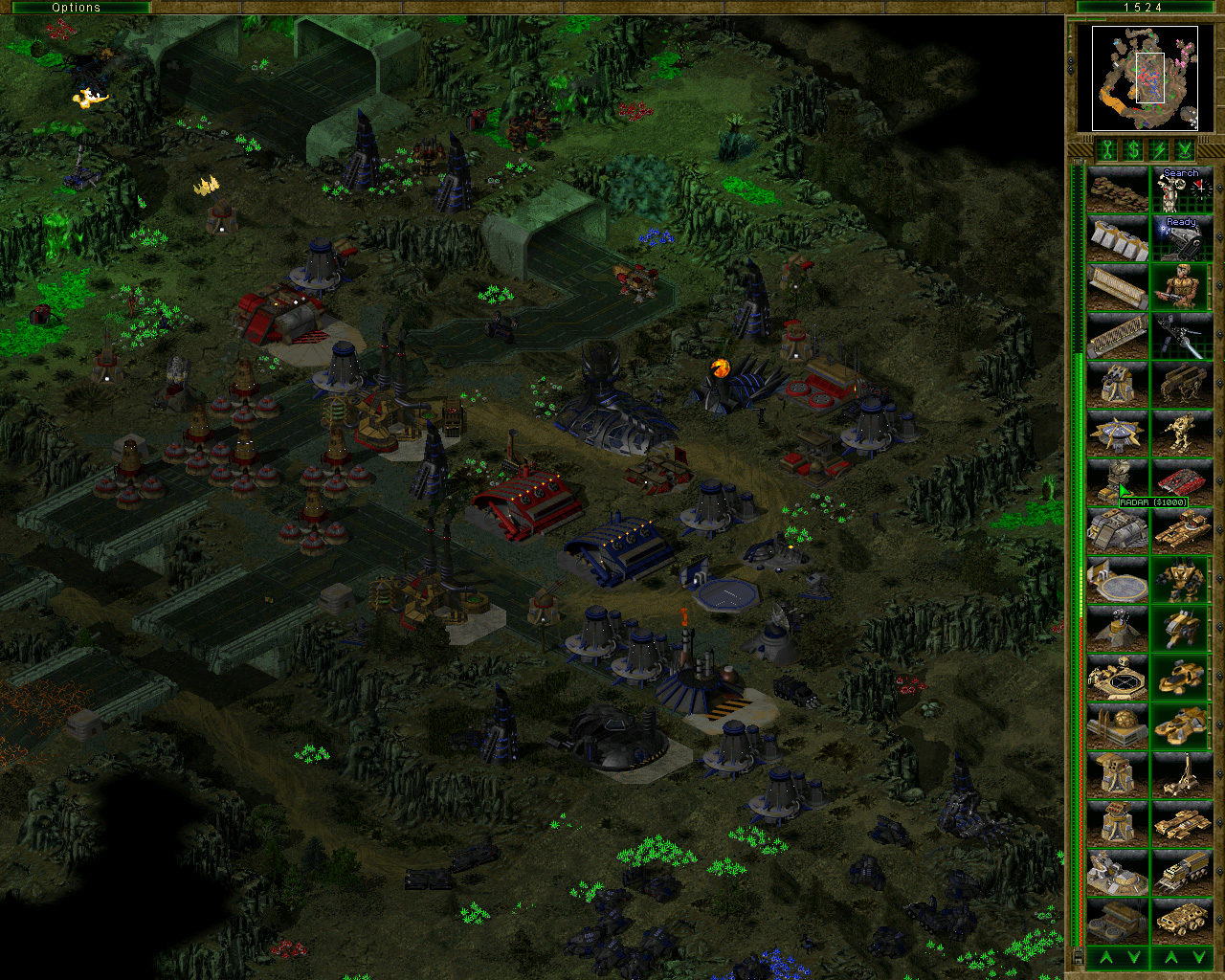Select the Radar build icon
This screenshot has width=1225, height=980.
point(1117,481)
